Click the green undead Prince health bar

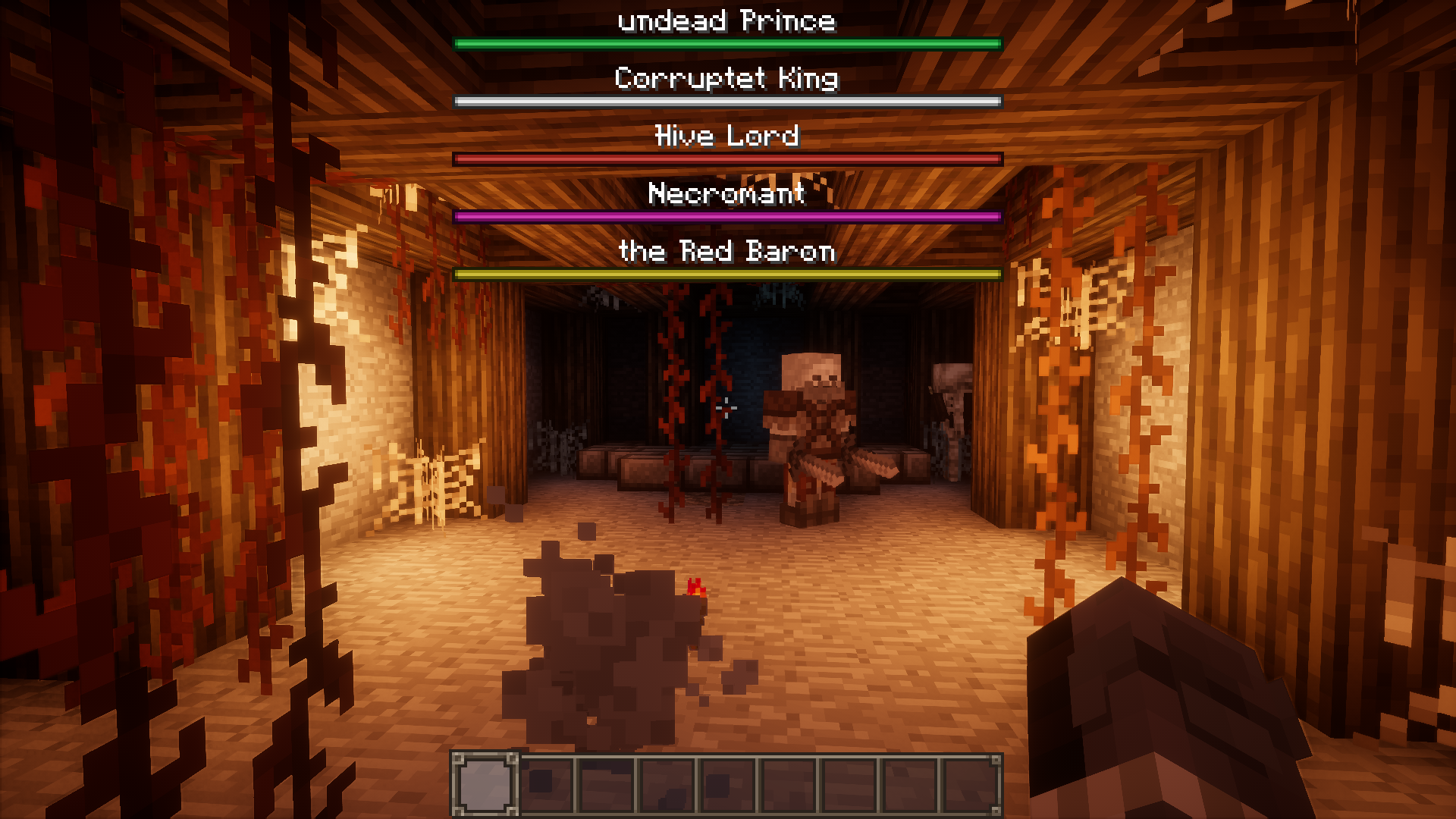coord(726,43)
